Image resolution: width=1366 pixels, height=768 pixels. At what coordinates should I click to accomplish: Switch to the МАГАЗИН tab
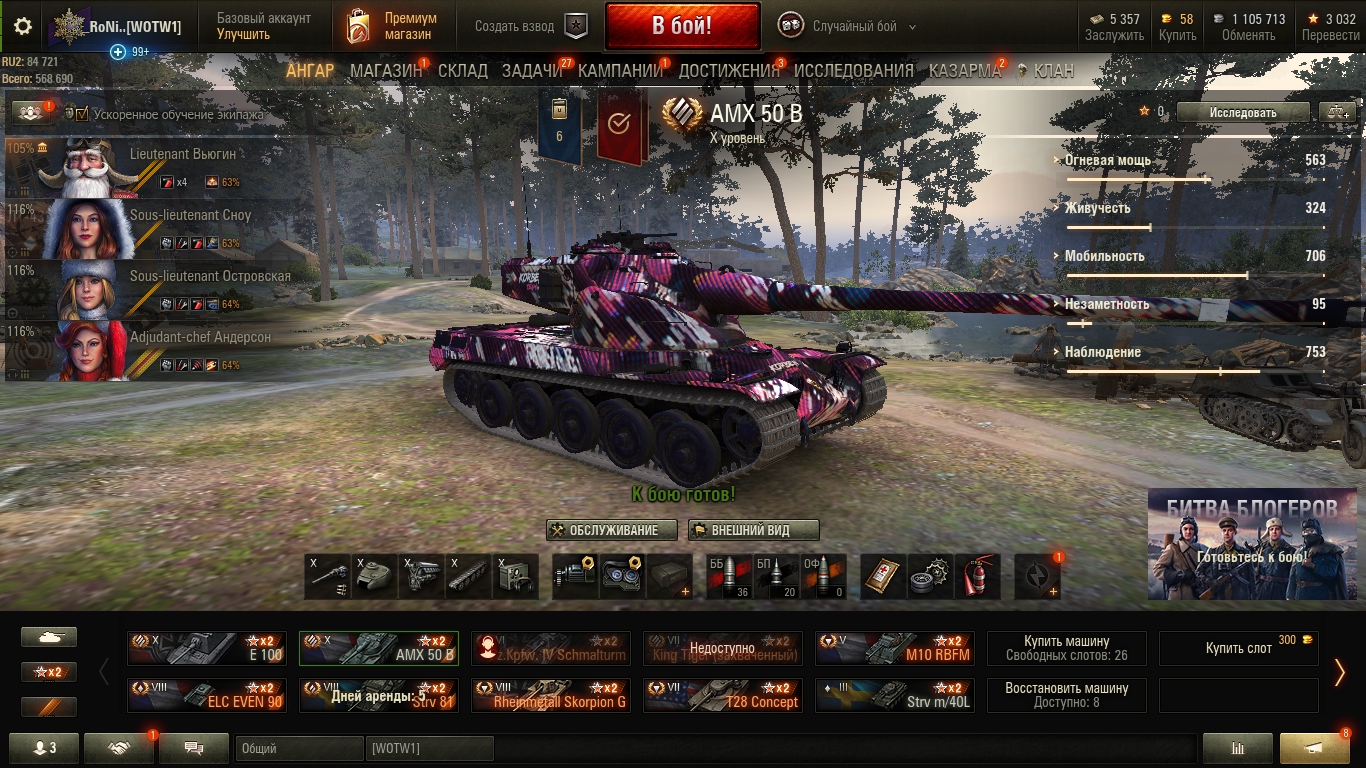(386, 71)
